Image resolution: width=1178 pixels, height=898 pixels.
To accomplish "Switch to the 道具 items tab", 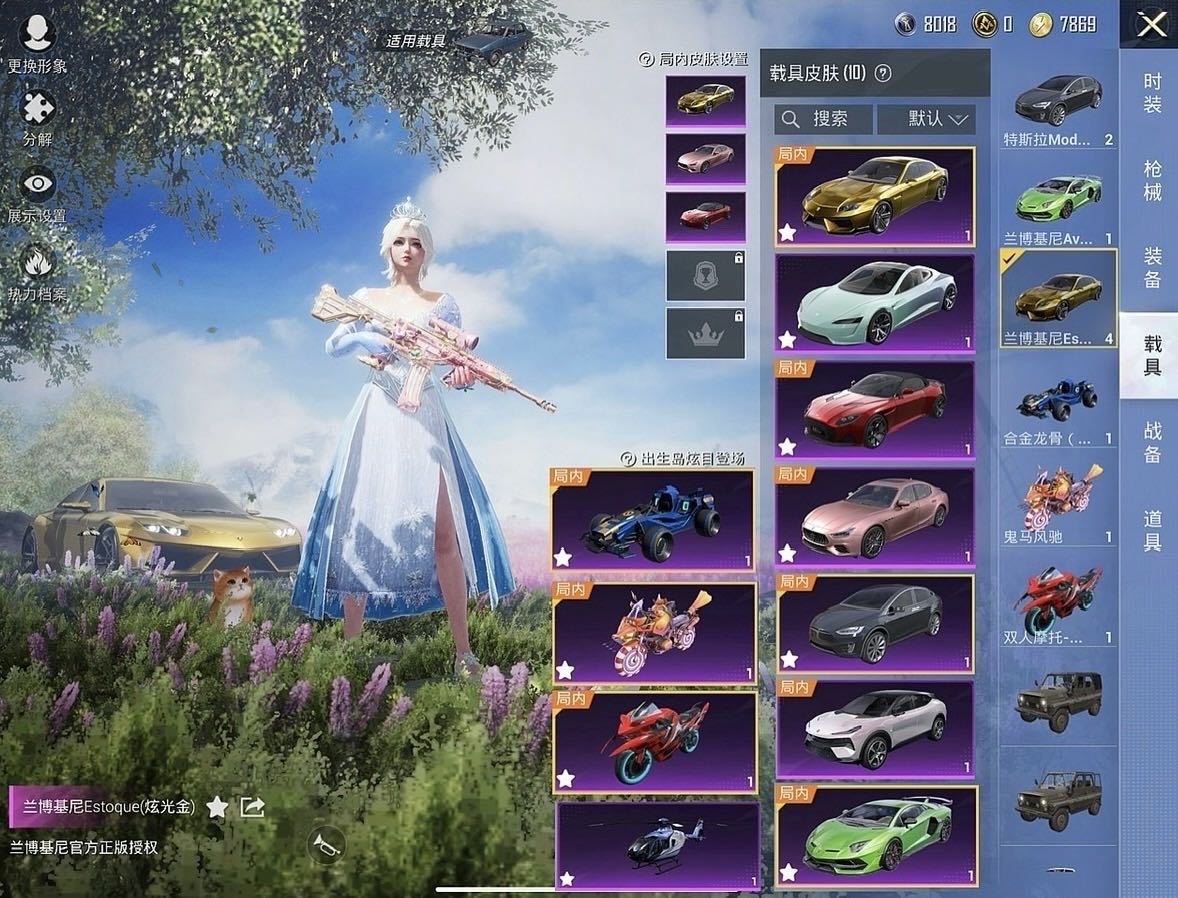I will (x=1152, y=530).
